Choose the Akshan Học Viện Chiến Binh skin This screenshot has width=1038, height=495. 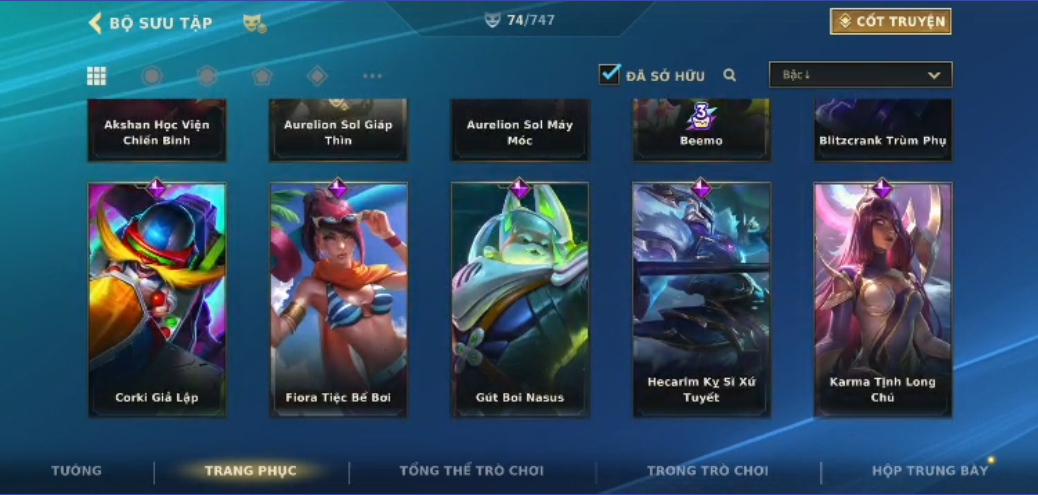point(157,131)
